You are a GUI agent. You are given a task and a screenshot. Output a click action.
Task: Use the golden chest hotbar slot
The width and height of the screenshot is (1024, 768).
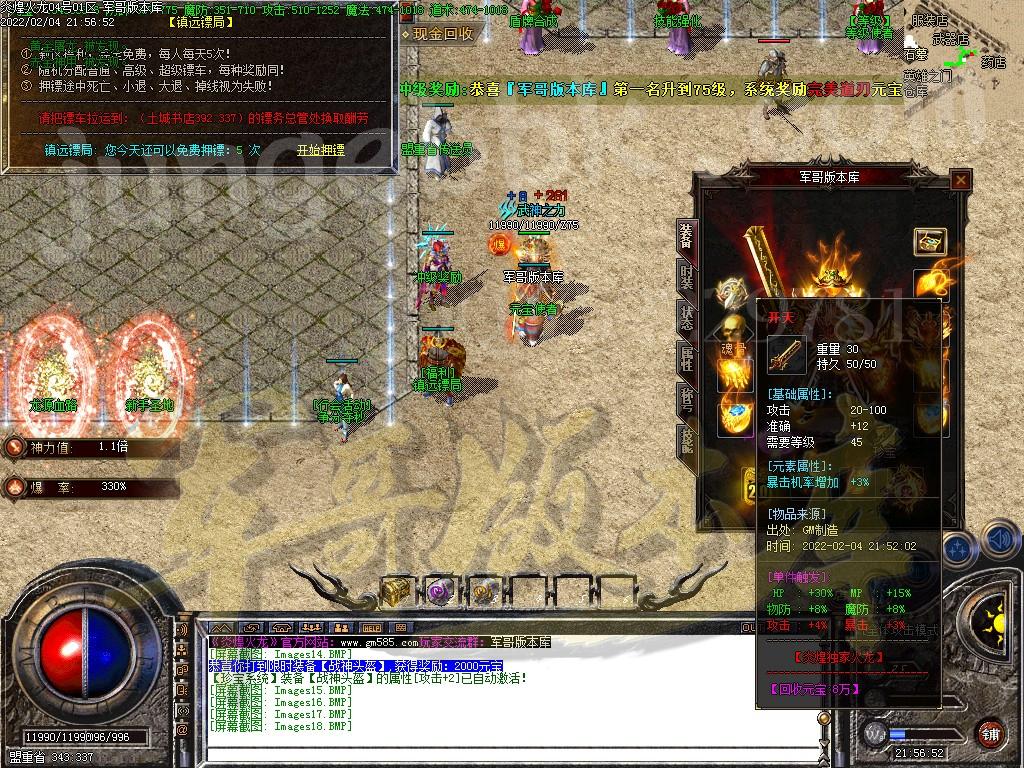coord(397,591)
